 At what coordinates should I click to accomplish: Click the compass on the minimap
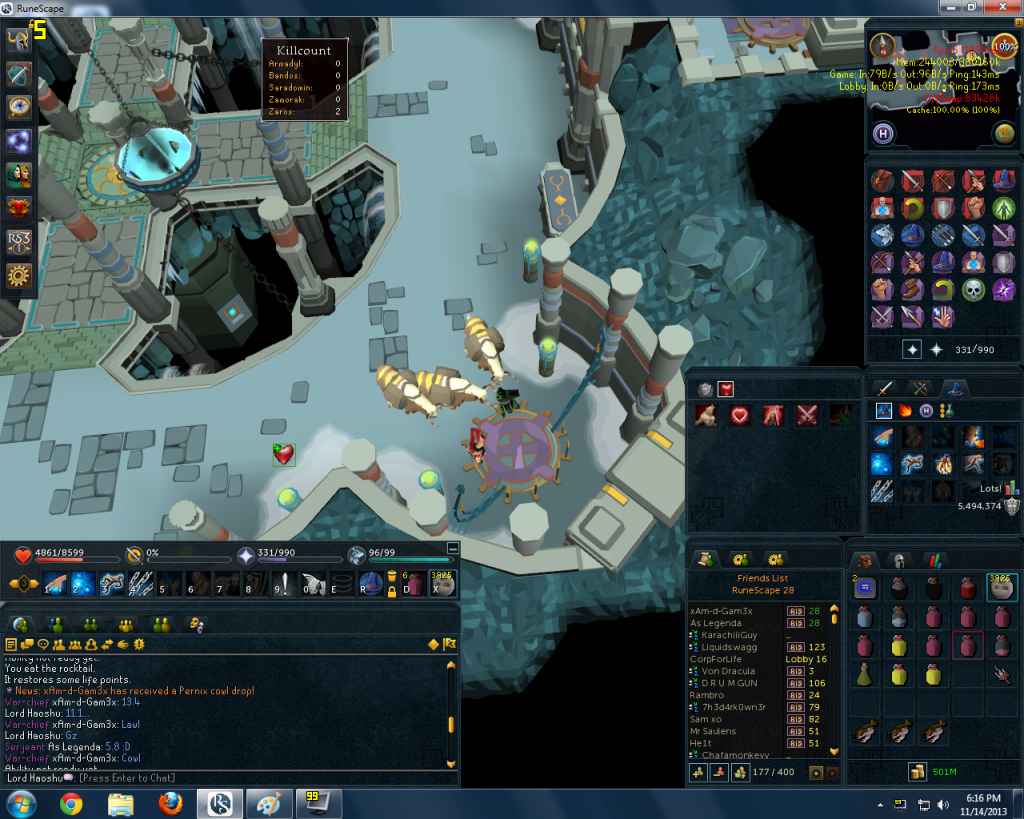(x=882, y=45)
